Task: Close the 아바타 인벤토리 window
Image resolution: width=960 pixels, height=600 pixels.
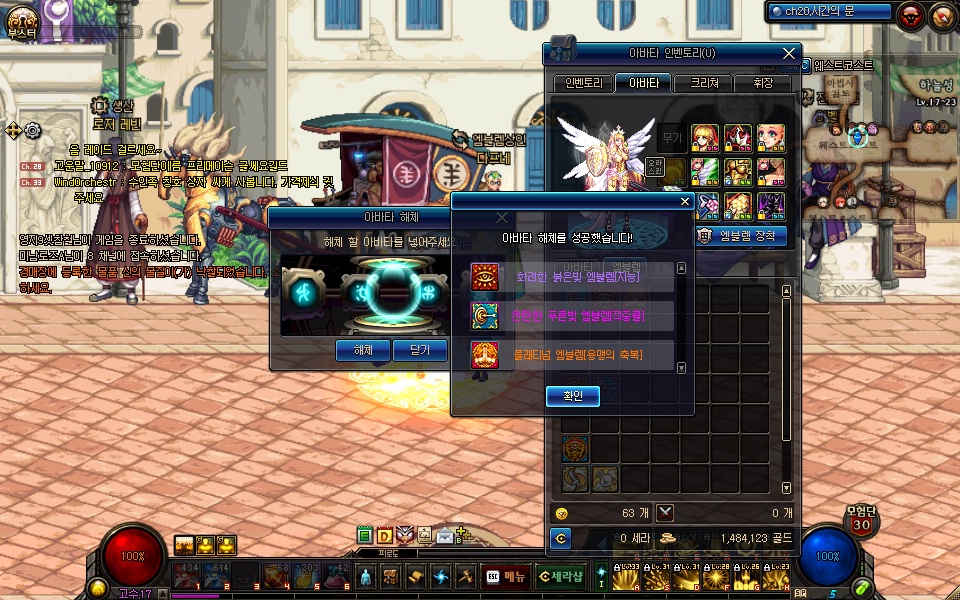Action: point(789,53)
